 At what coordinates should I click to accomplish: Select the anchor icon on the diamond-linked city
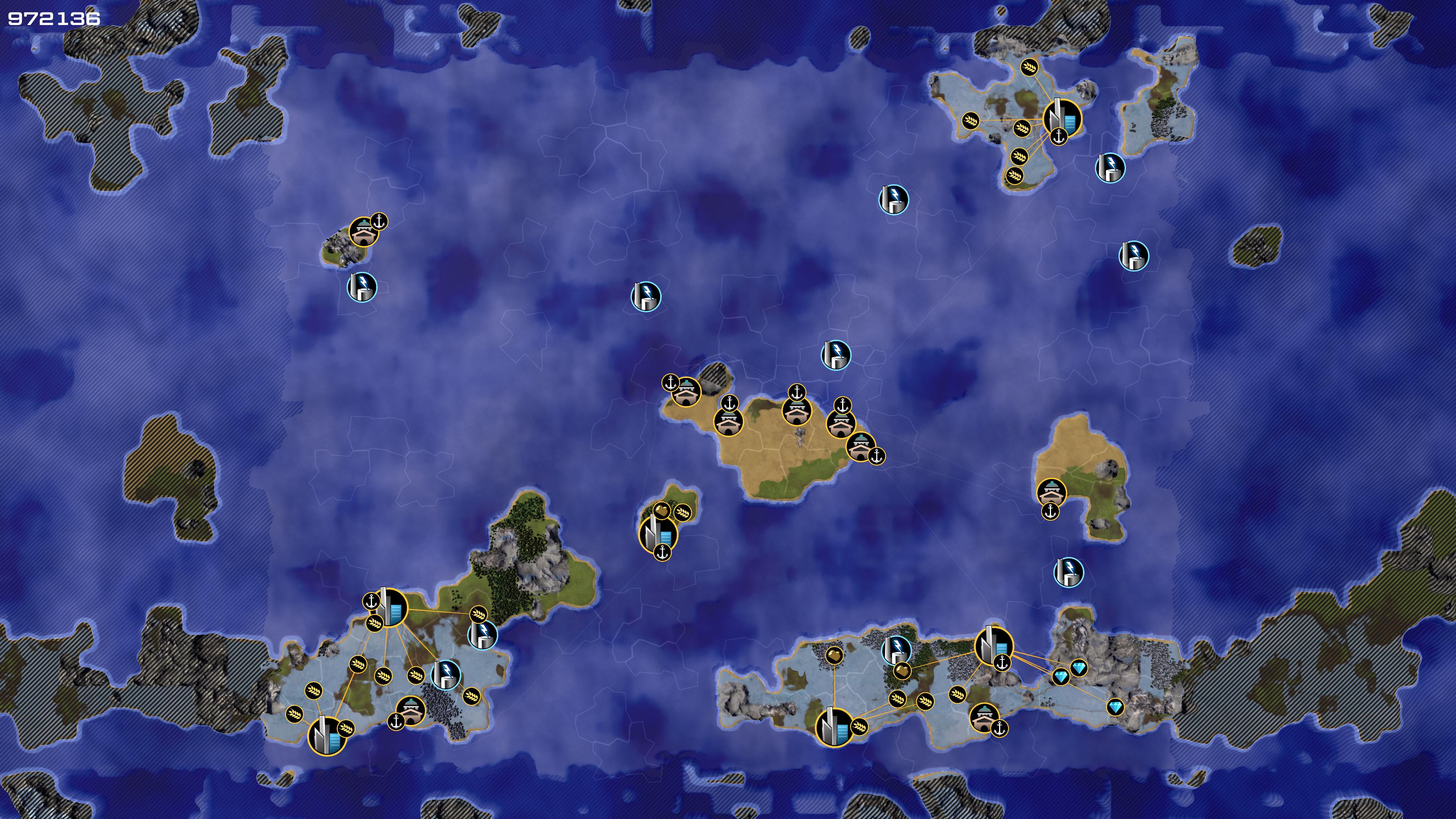pos(1002,662)
